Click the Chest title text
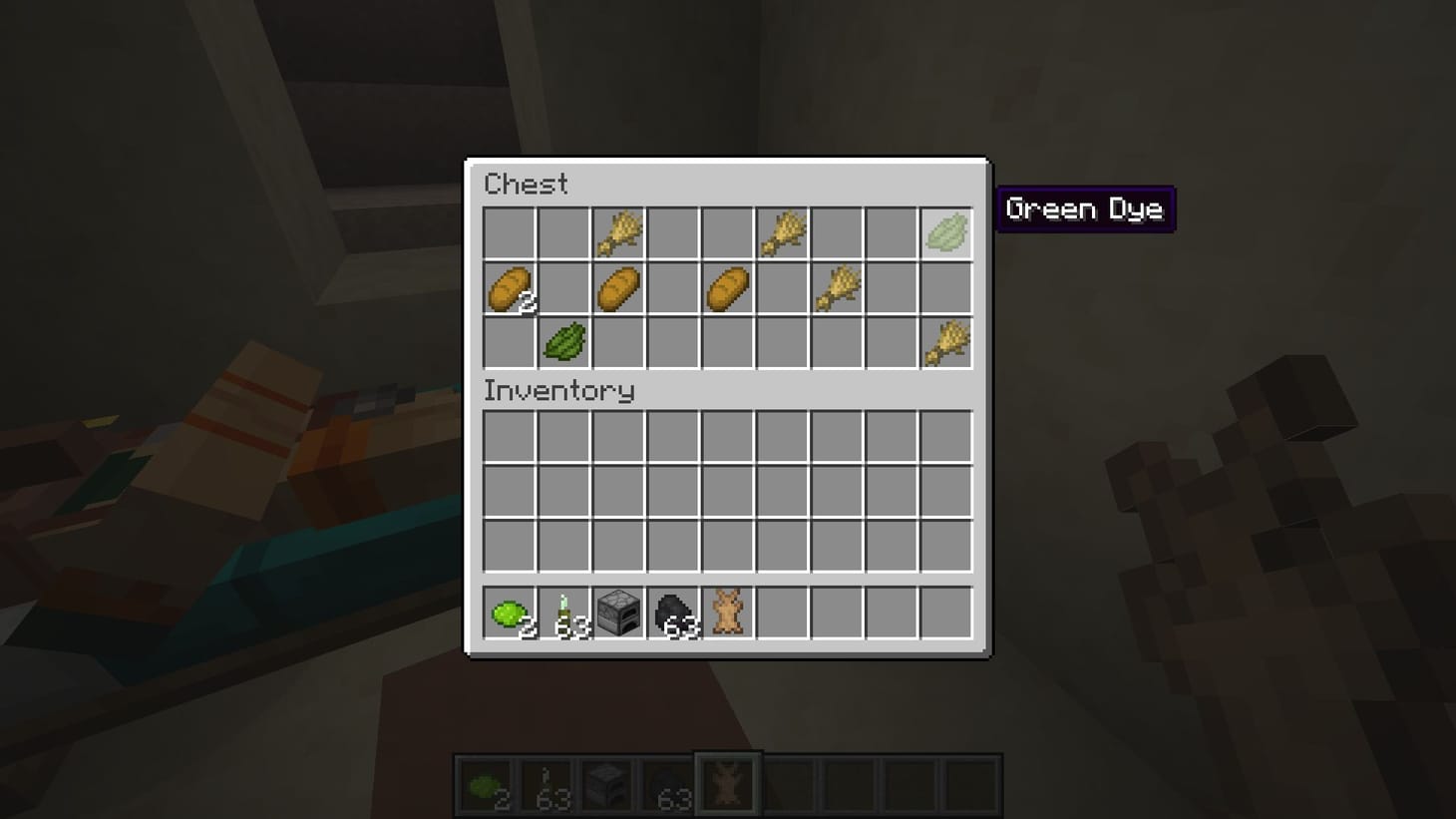This screenshot has width=1456, height=819. tap(526, 184)
